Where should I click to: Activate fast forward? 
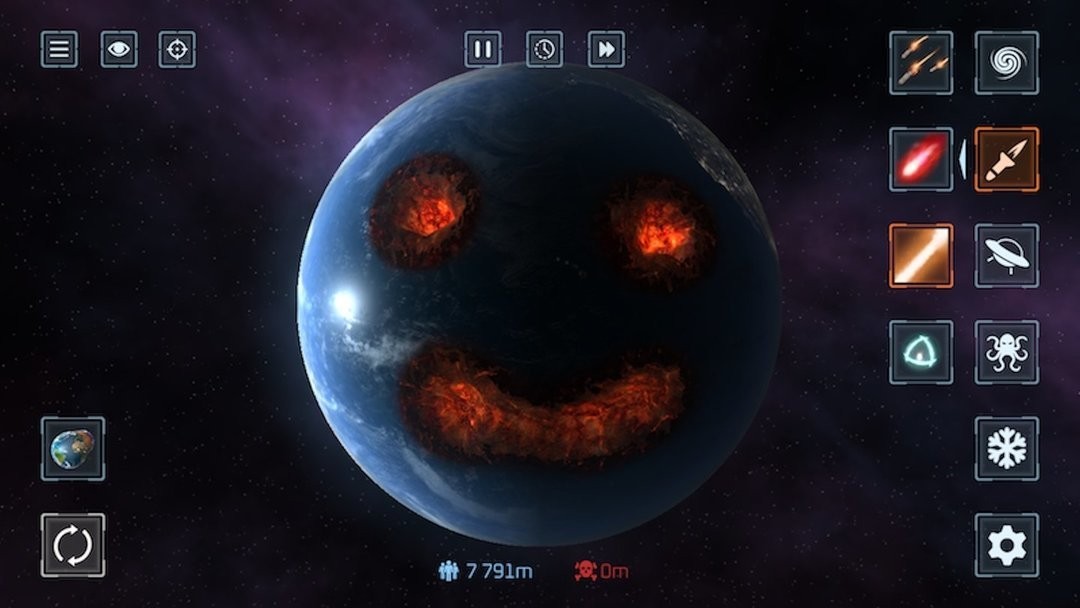606,49
